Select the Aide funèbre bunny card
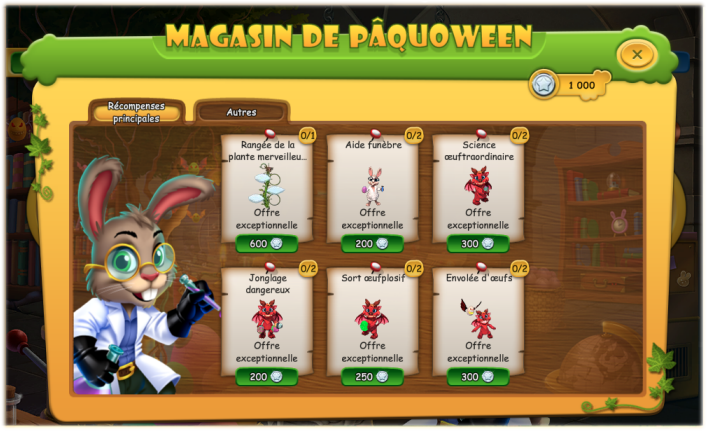This screenshot has width=707, height=431. pyautogui.click(x=372, y=187)
